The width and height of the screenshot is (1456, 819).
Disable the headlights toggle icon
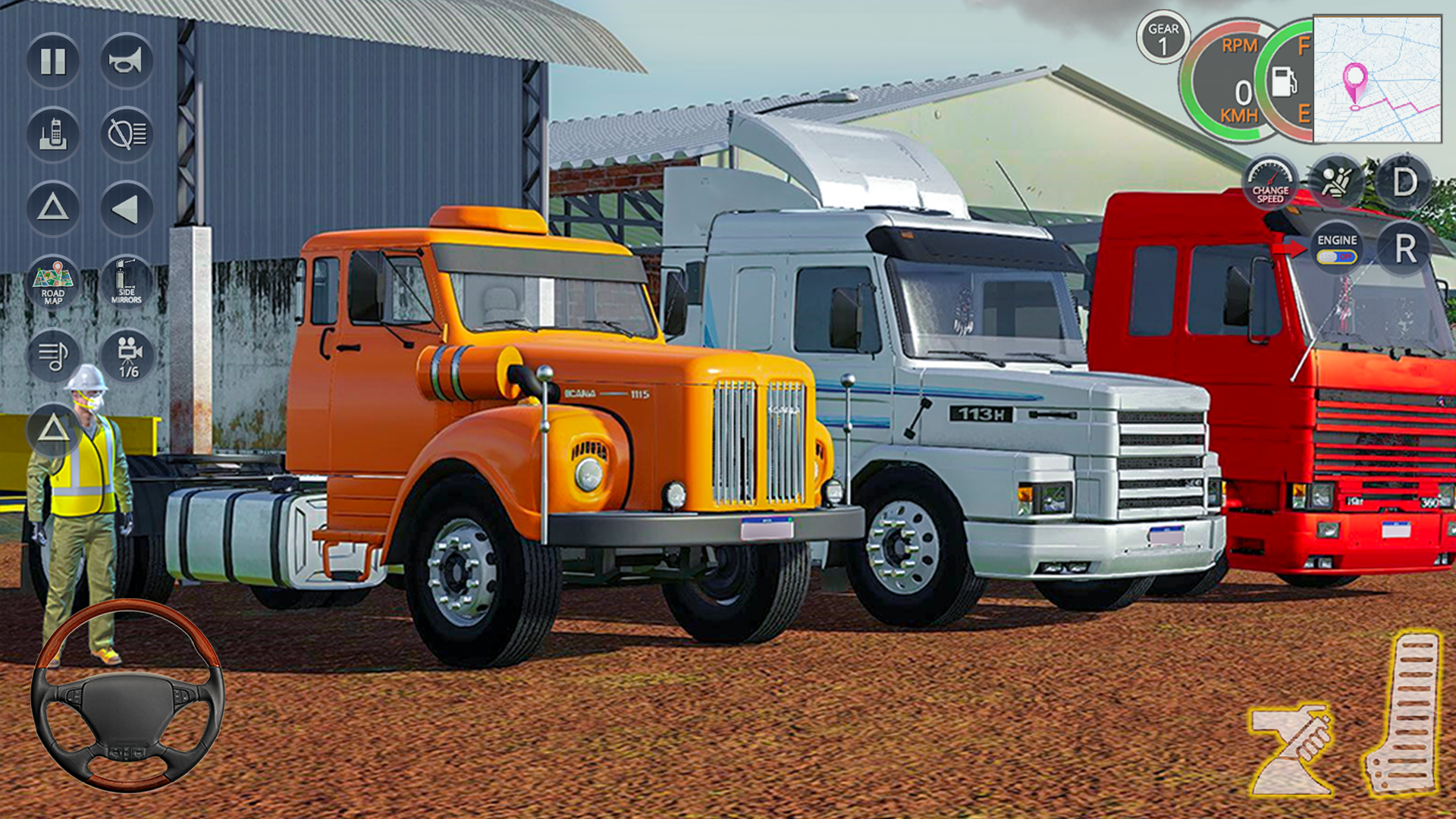pyautogui.click(x=127, y=135)
